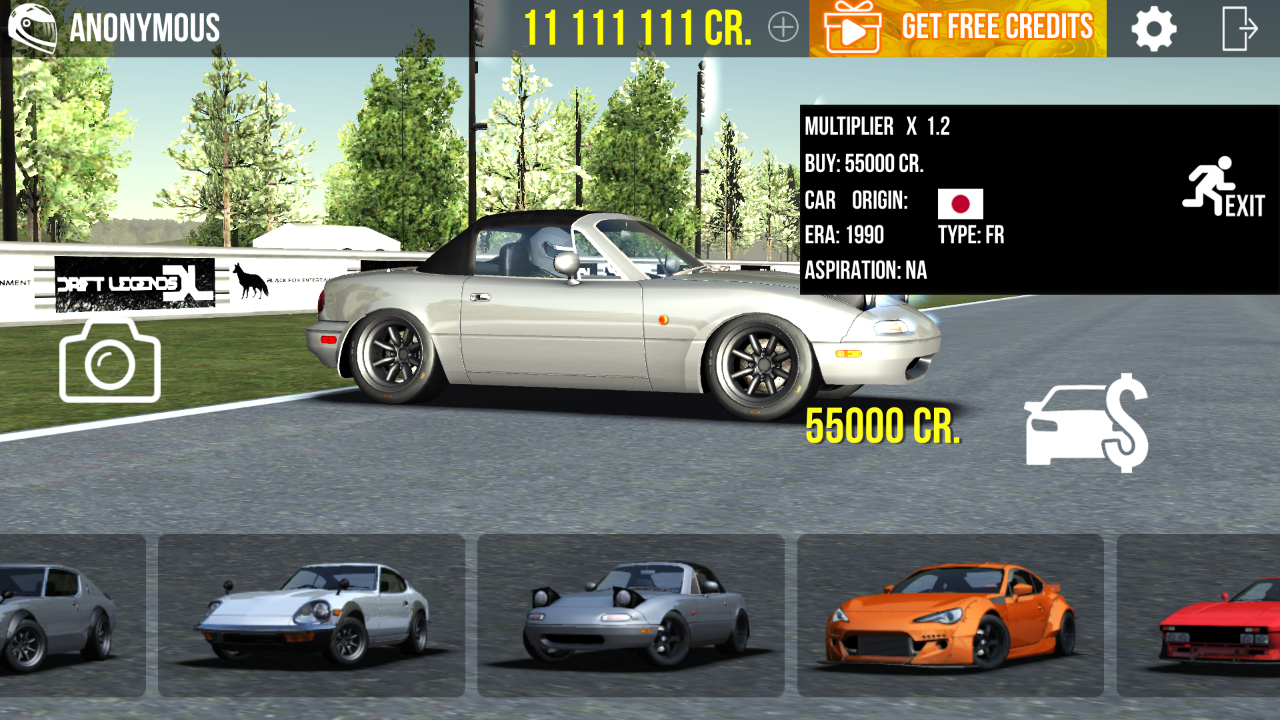
Task: Open the settings gear menu
Action: coord(1154,29)
